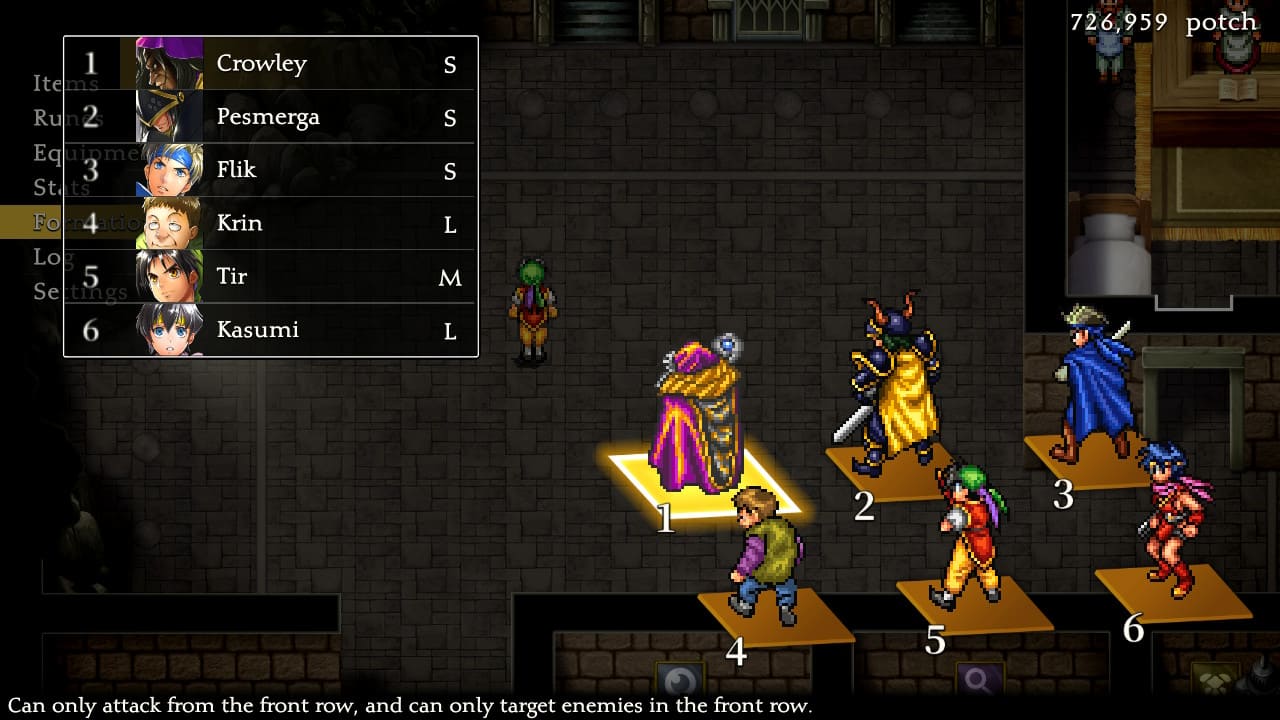Pick formation tile 5 with the green-bandana hero
Image resolution: width=1280 pixels, height=720 pixels.
[x=972, y=600]
